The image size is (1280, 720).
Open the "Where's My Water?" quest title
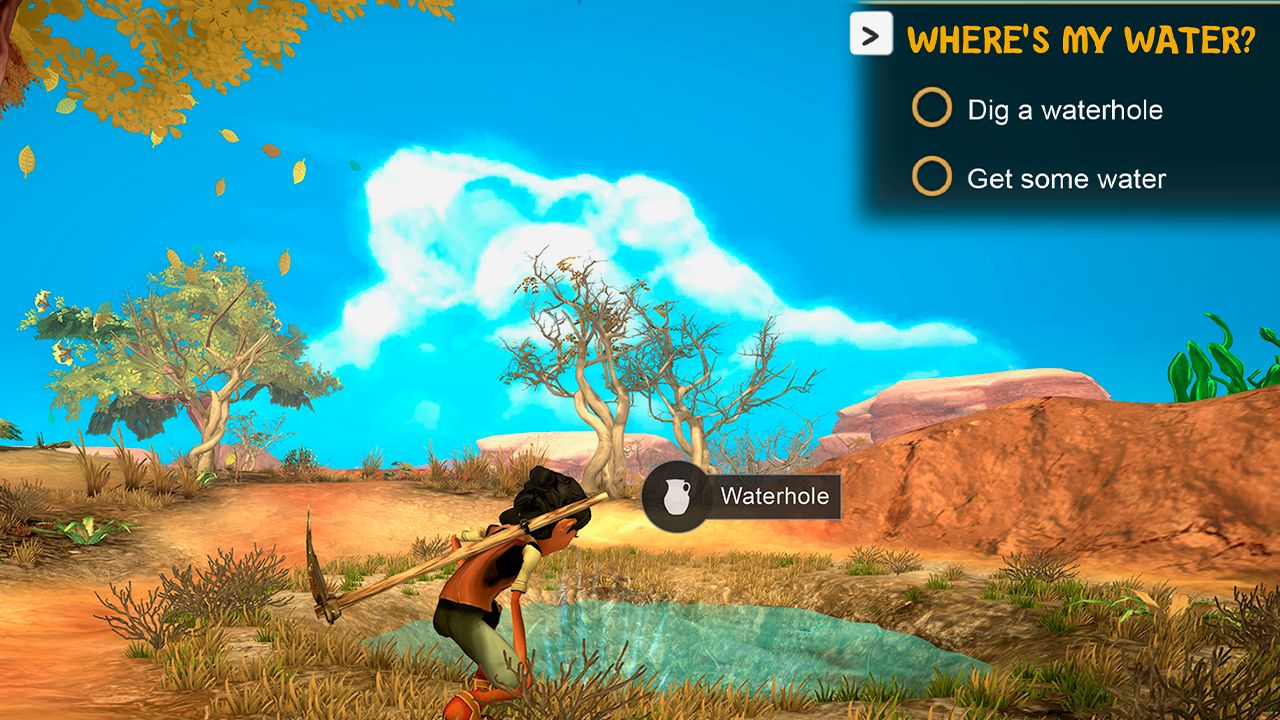[1080, 41]
